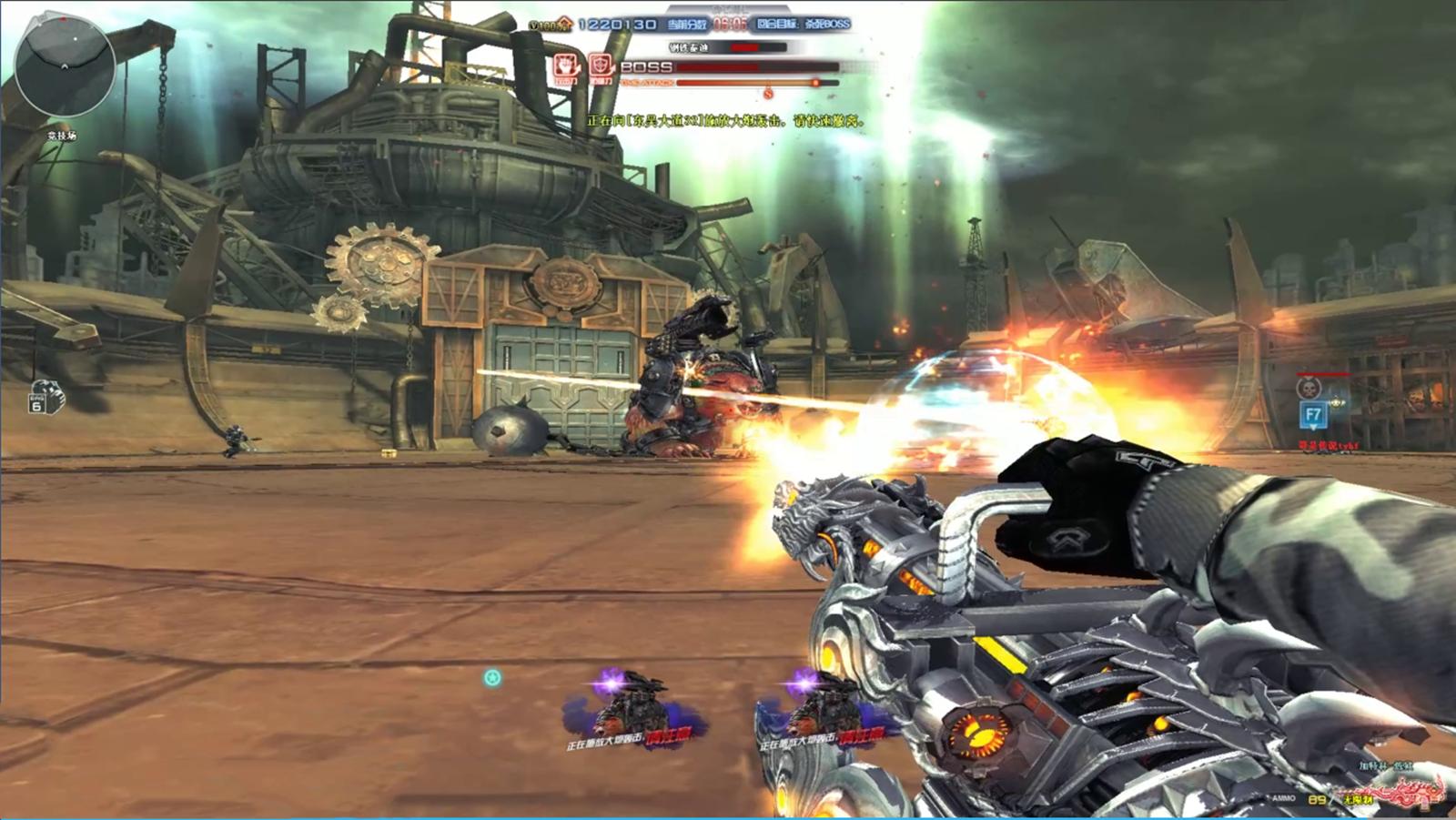Click the teal star marker icon
Image resolution: width=1456 pixels, height=820 pixels.
point(492,678)
